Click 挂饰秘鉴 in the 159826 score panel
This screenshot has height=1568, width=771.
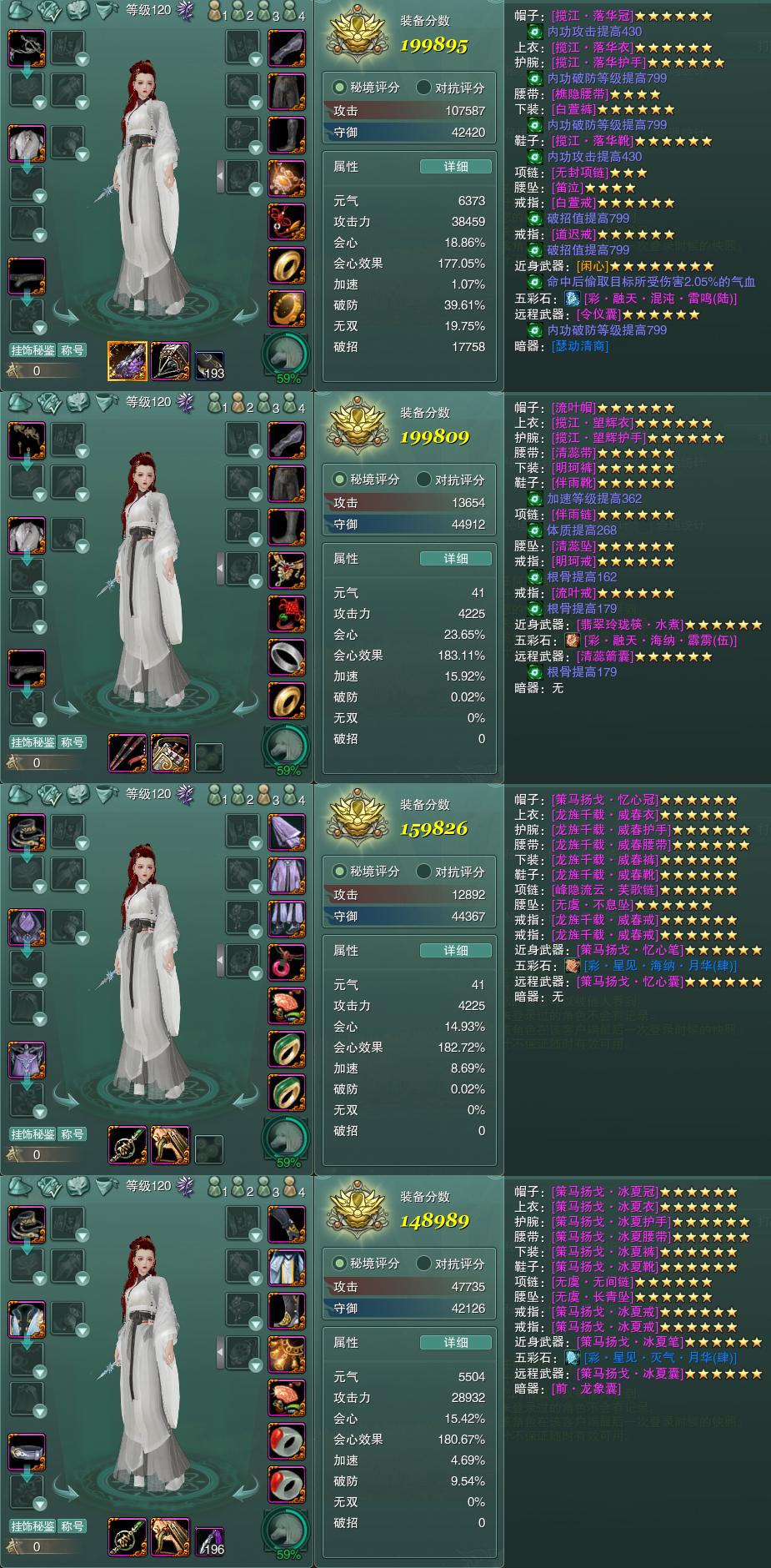[x=33, y=1134]
